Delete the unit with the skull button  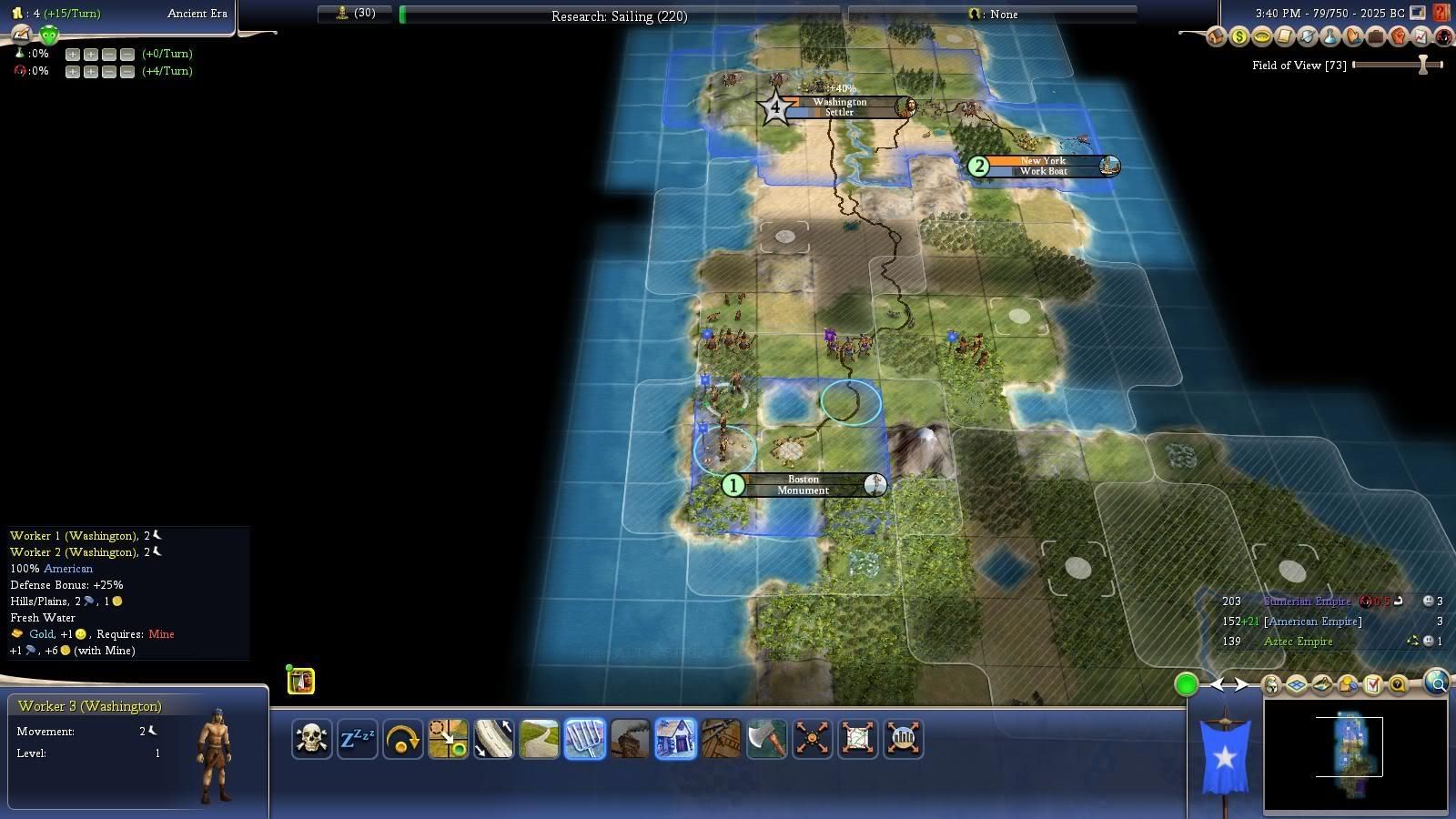pos(311,738)
